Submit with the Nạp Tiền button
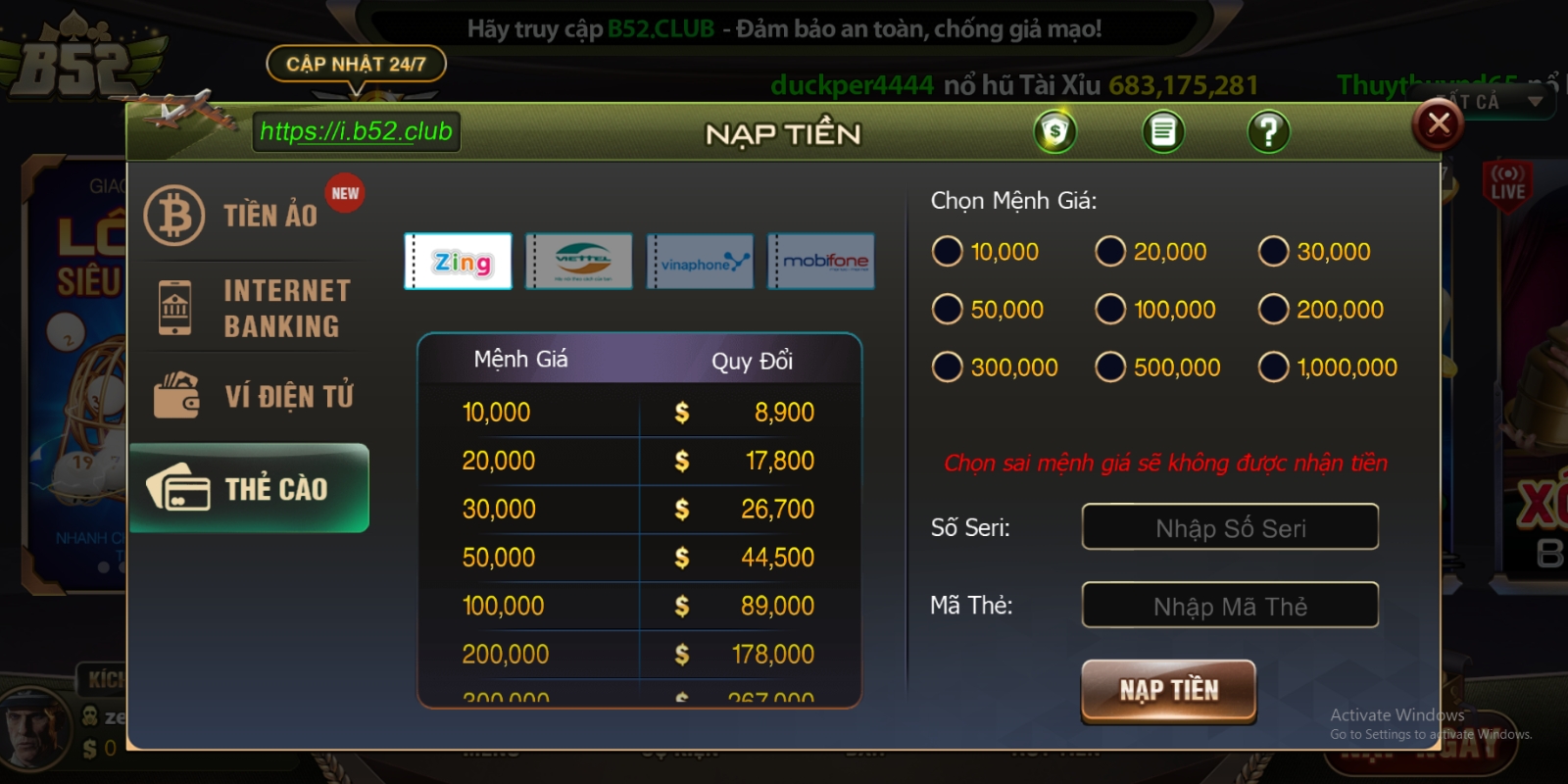Image resolution: width=1568 pixels, height=784 pixels. click(x=1168, y=691)
